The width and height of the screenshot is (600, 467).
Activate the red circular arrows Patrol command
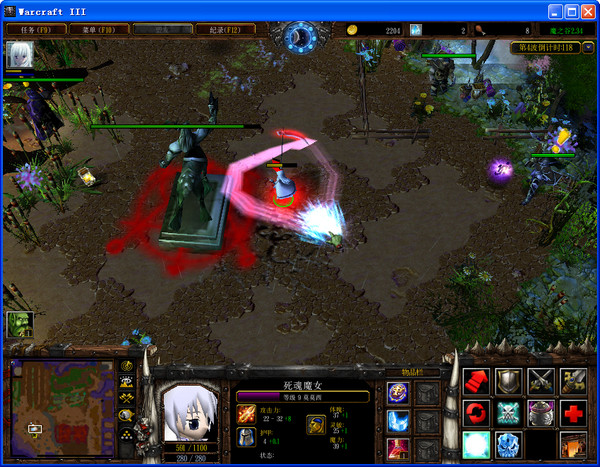click(476, 413)
